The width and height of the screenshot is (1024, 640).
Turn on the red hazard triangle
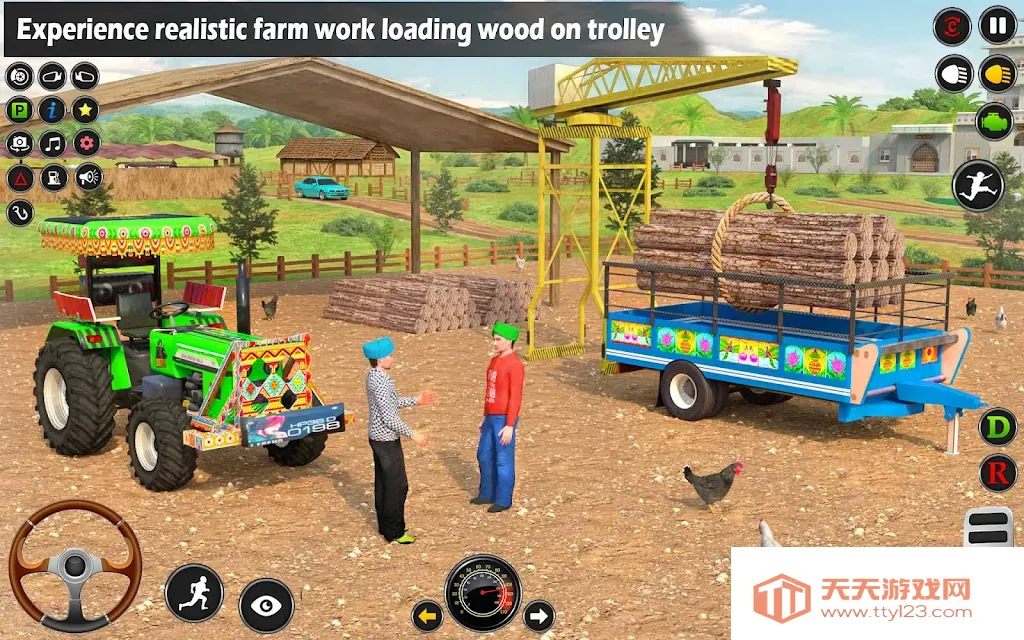click(x=19, y=178)
